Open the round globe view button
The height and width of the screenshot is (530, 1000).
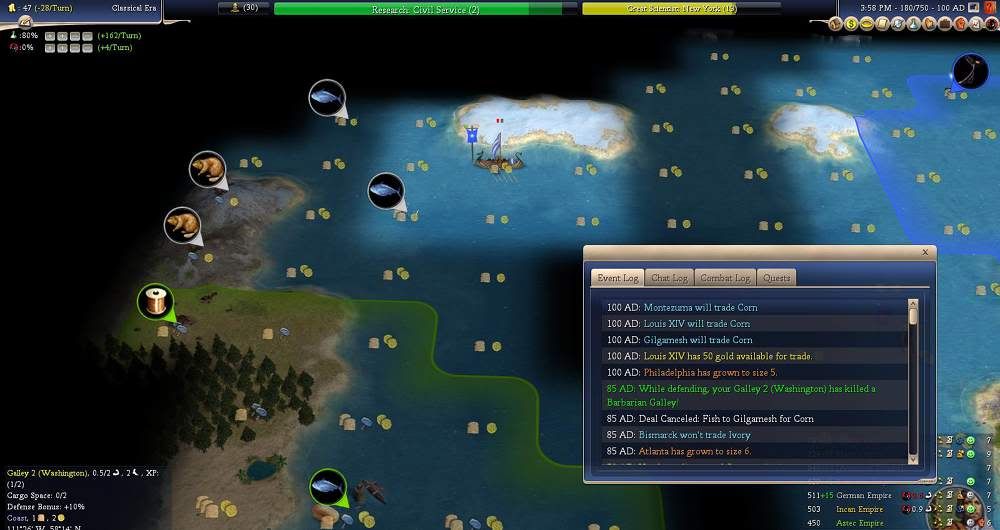coord(970,71)
